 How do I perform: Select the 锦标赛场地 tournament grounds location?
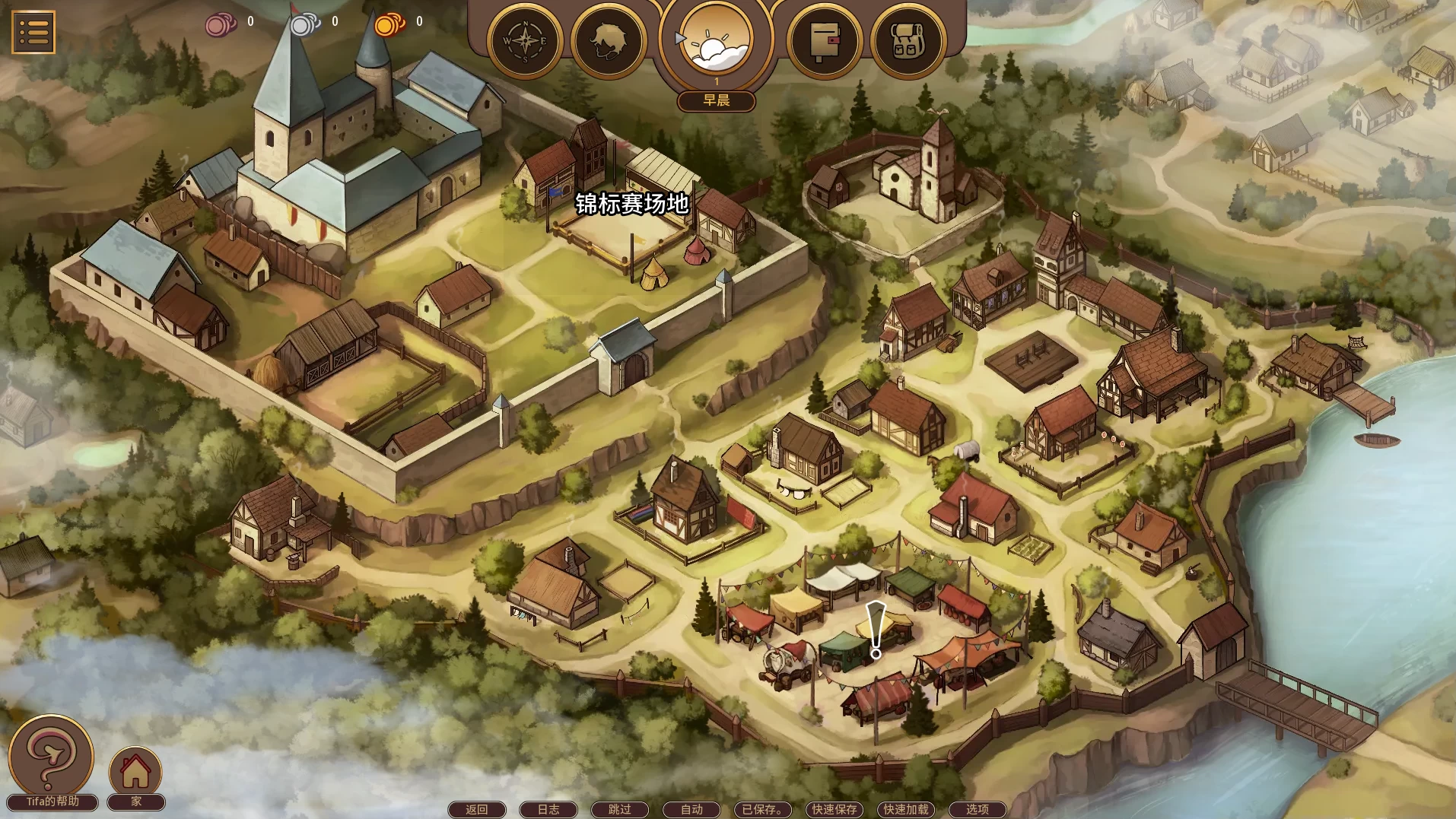point(631,204)
